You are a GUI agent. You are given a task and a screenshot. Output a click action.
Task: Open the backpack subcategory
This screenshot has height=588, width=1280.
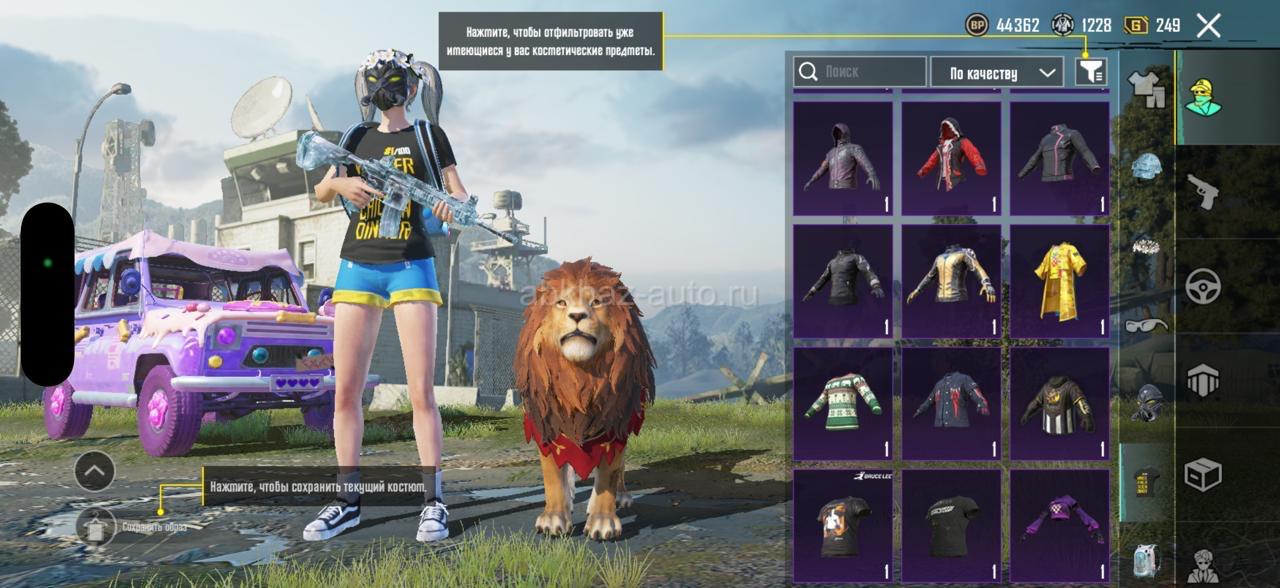tap(1147, 560)
